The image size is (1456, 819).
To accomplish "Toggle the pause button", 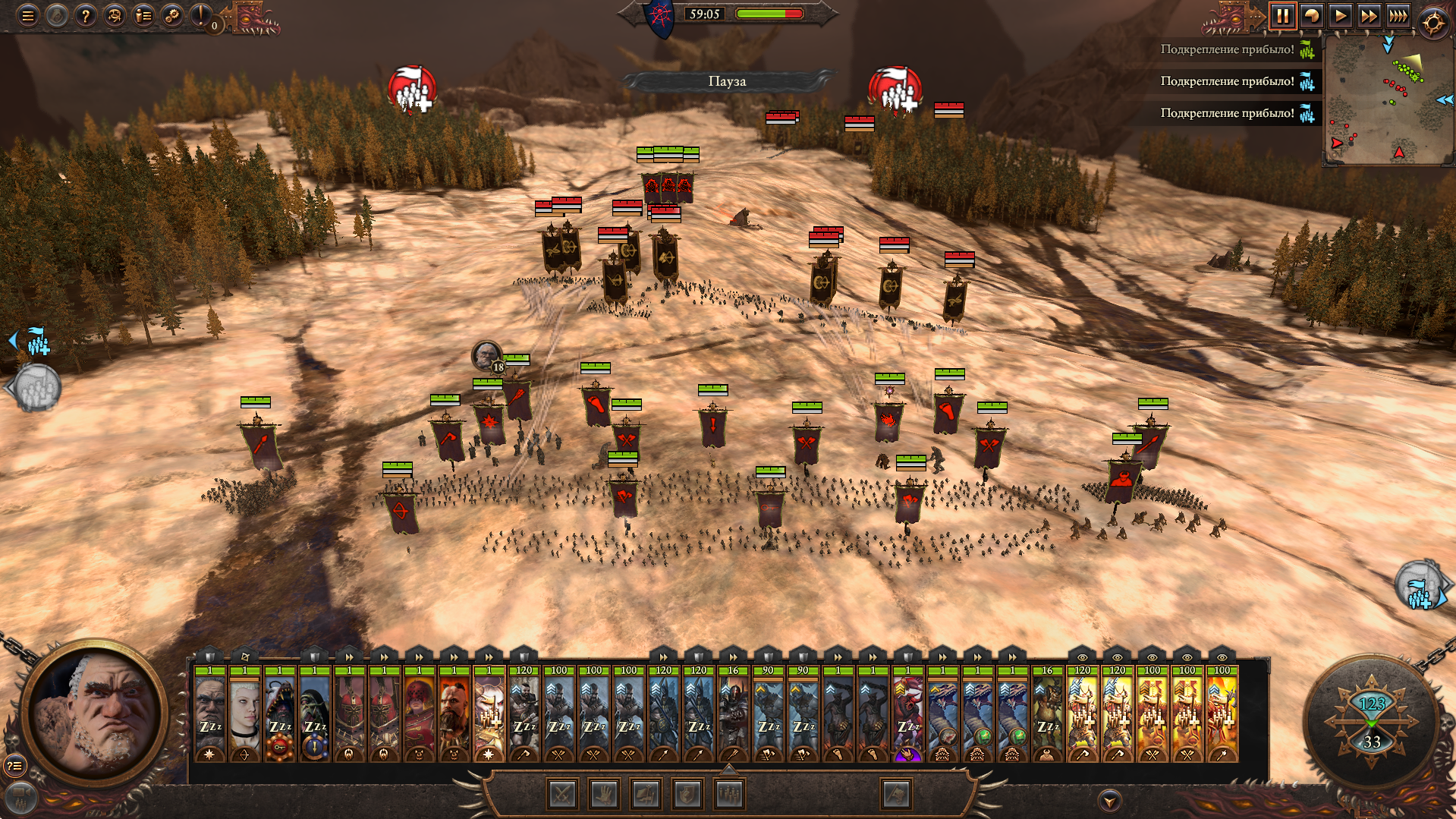I will click(1282, 16).
